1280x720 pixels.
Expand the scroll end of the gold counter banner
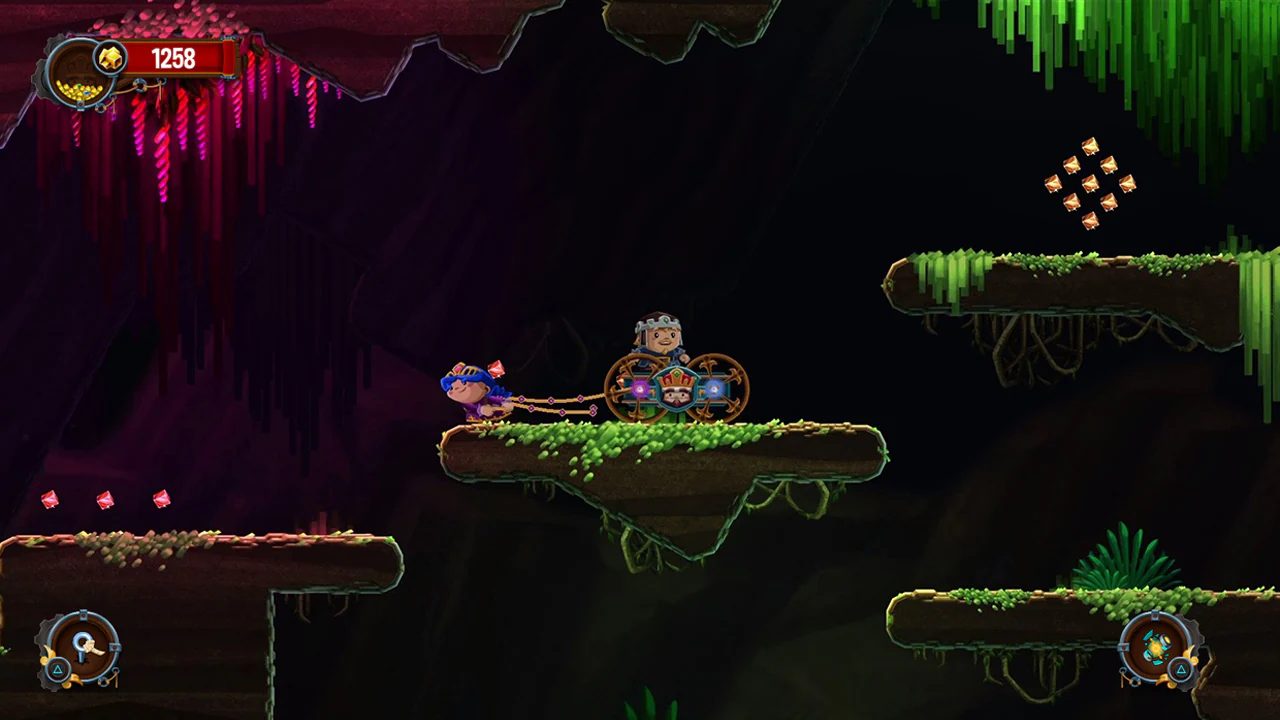[x=230, y=58]
